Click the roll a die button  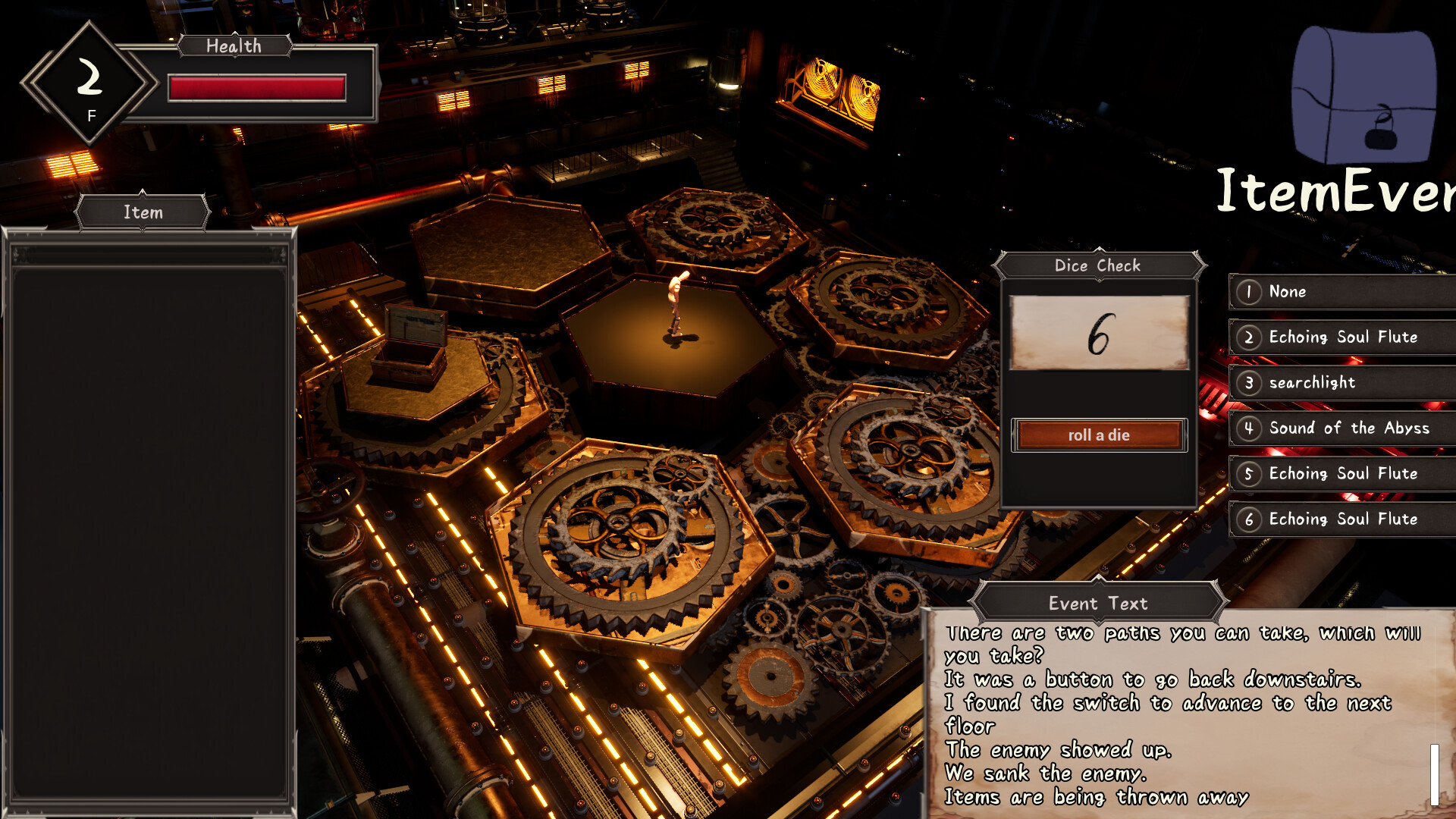click(1099, 435)
